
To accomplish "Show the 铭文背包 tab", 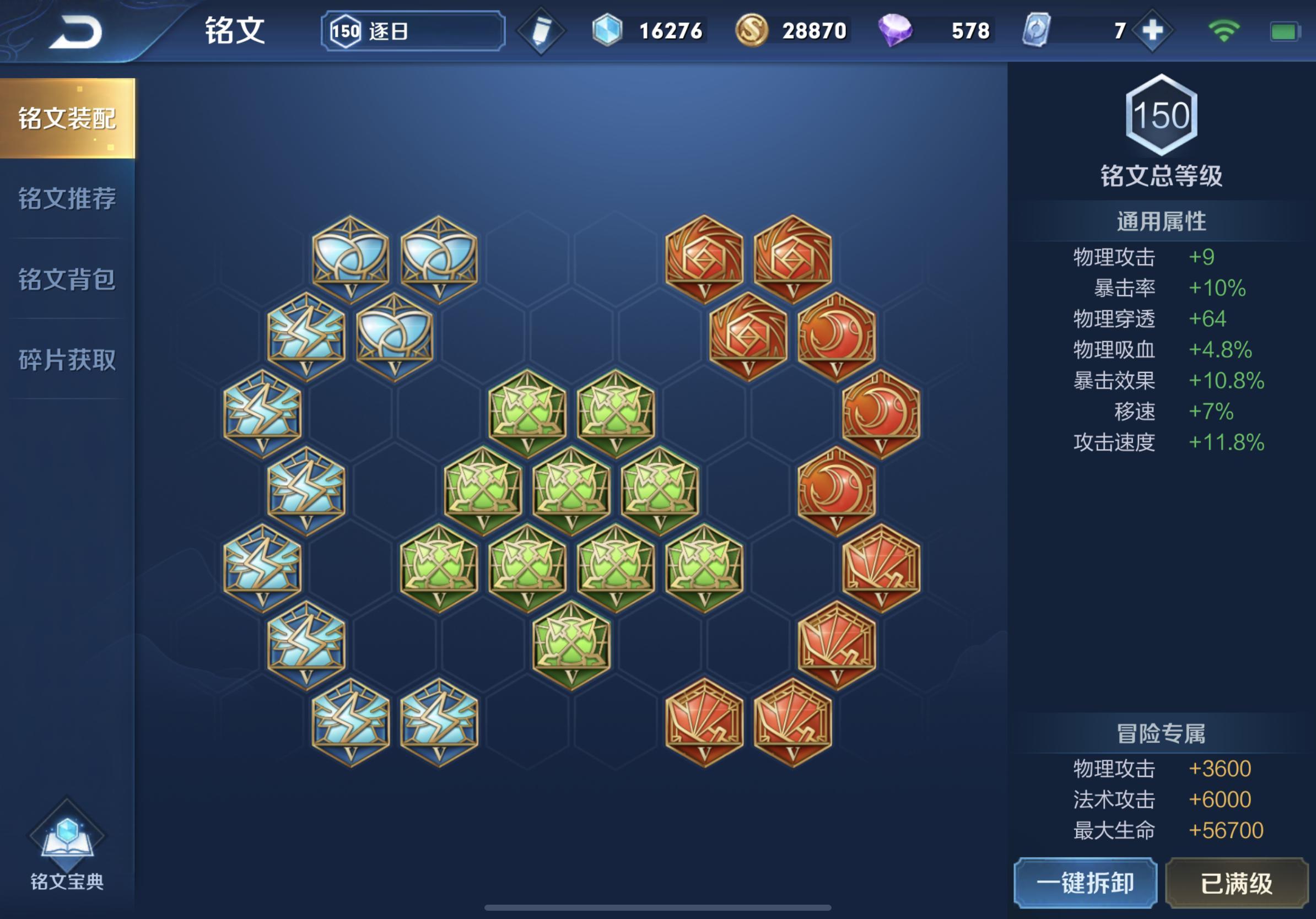I will pyautogui.click(x=67, y=279).
